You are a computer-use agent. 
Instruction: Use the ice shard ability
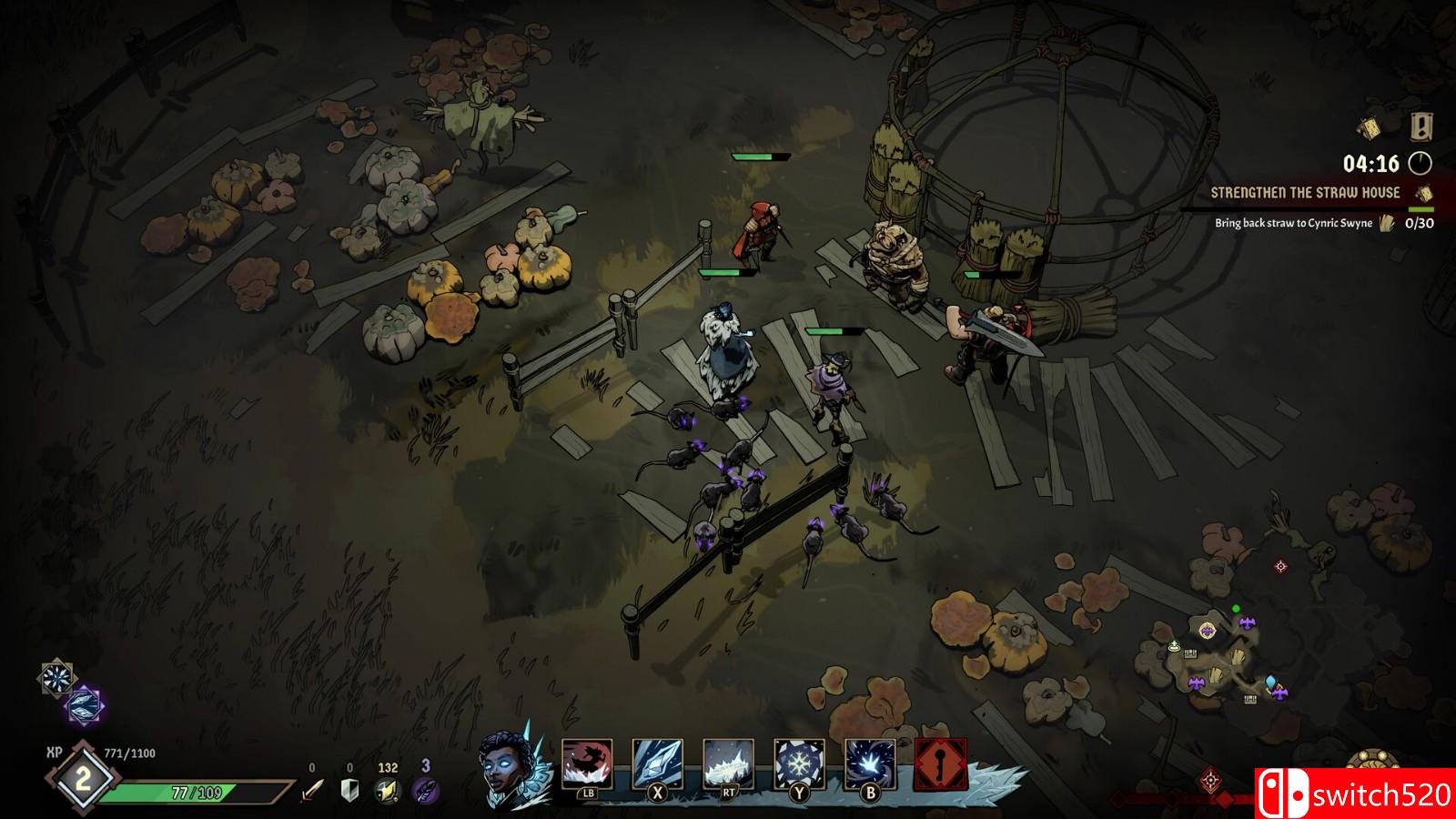tap(657, 764)
